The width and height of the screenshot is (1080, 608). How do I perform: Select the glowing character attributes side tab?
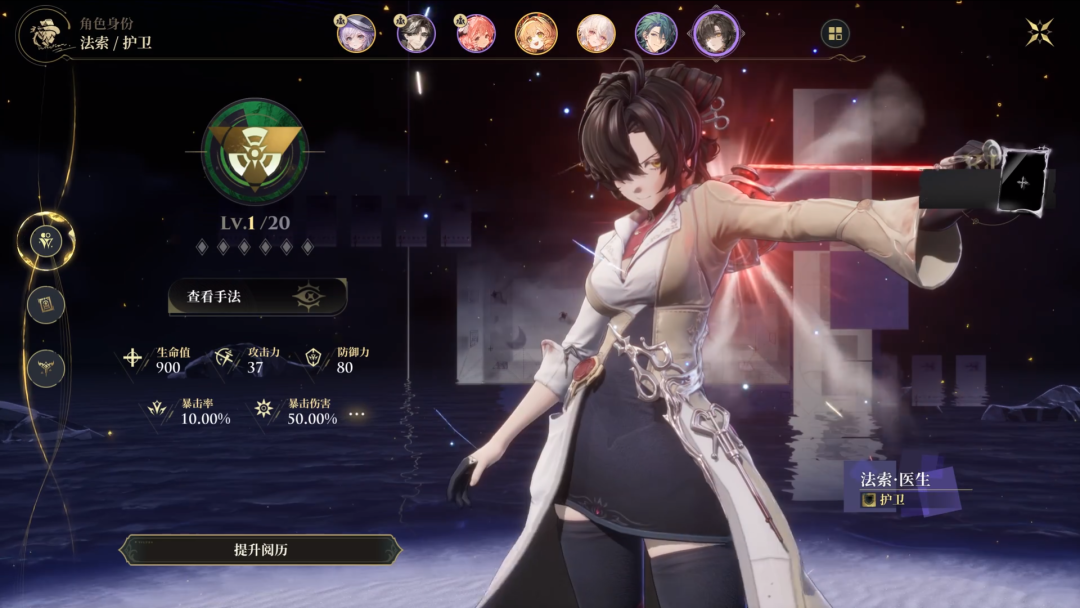click(x=46, y=240)
